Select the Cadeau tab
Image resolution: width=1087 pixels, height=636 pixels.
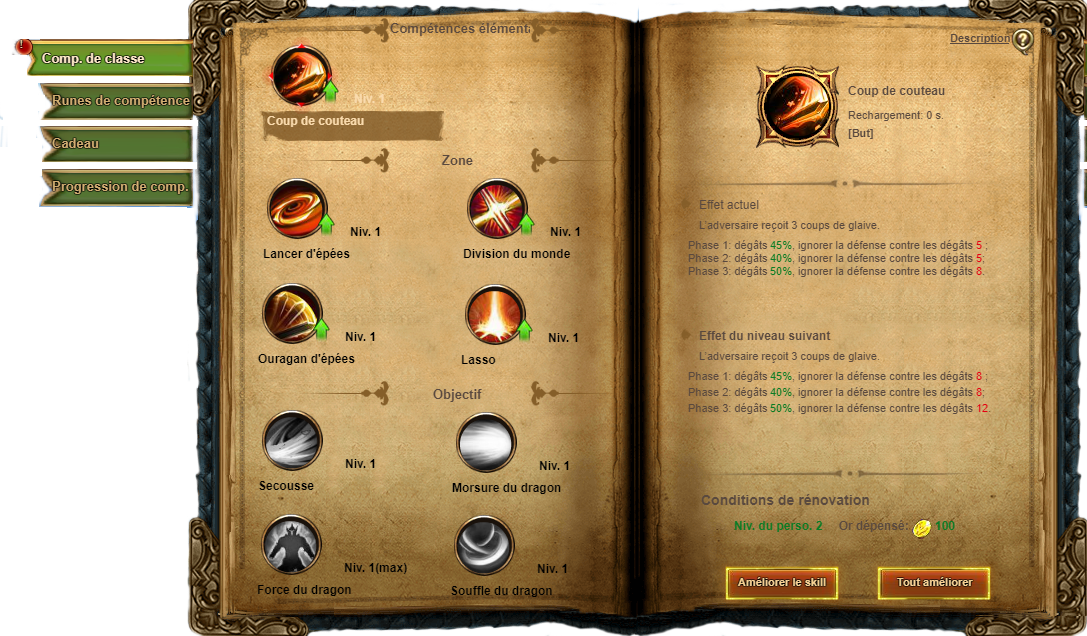(x=118, y=144)
